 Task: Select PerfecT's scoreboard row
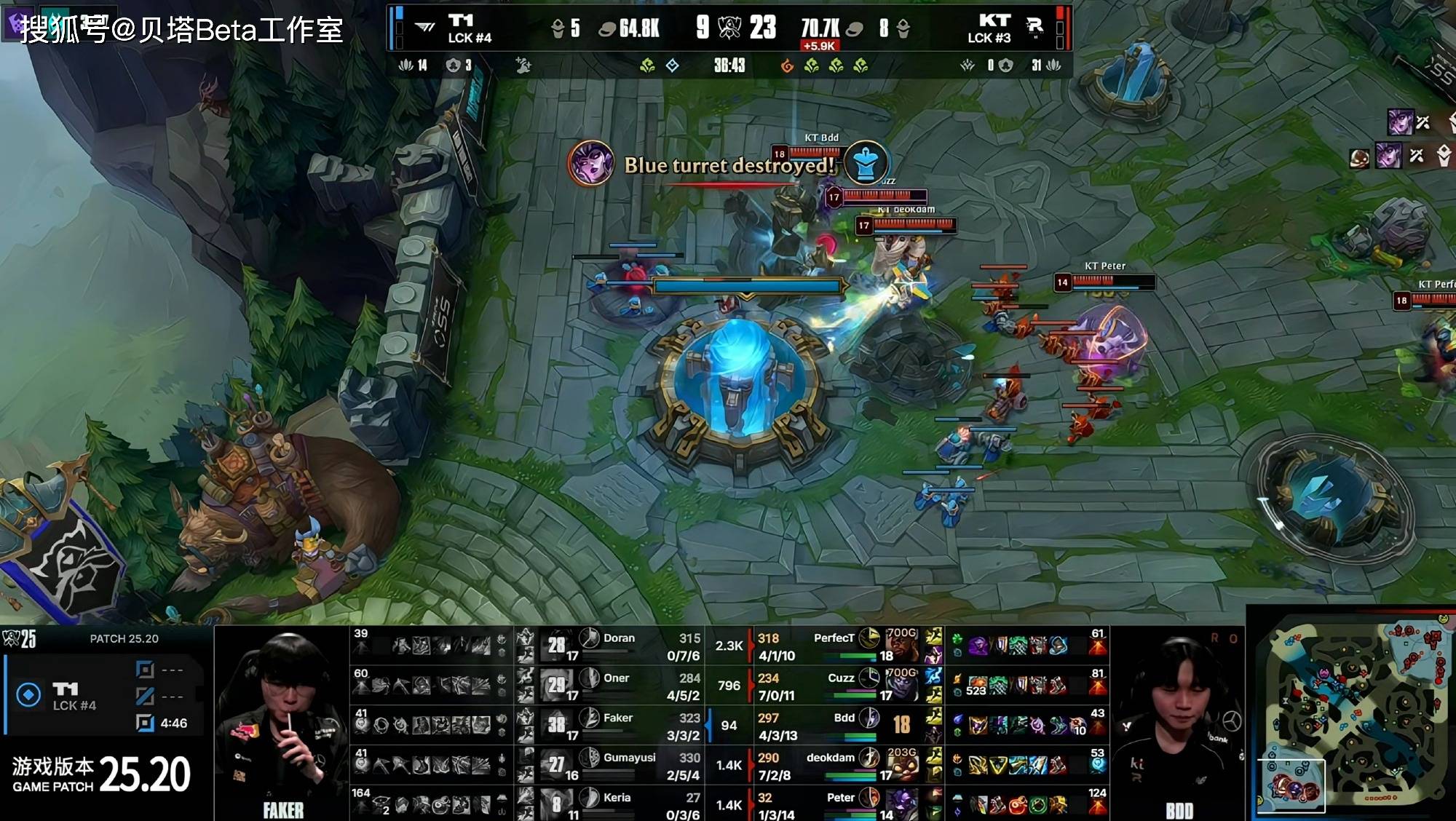(x=837, y=646)
